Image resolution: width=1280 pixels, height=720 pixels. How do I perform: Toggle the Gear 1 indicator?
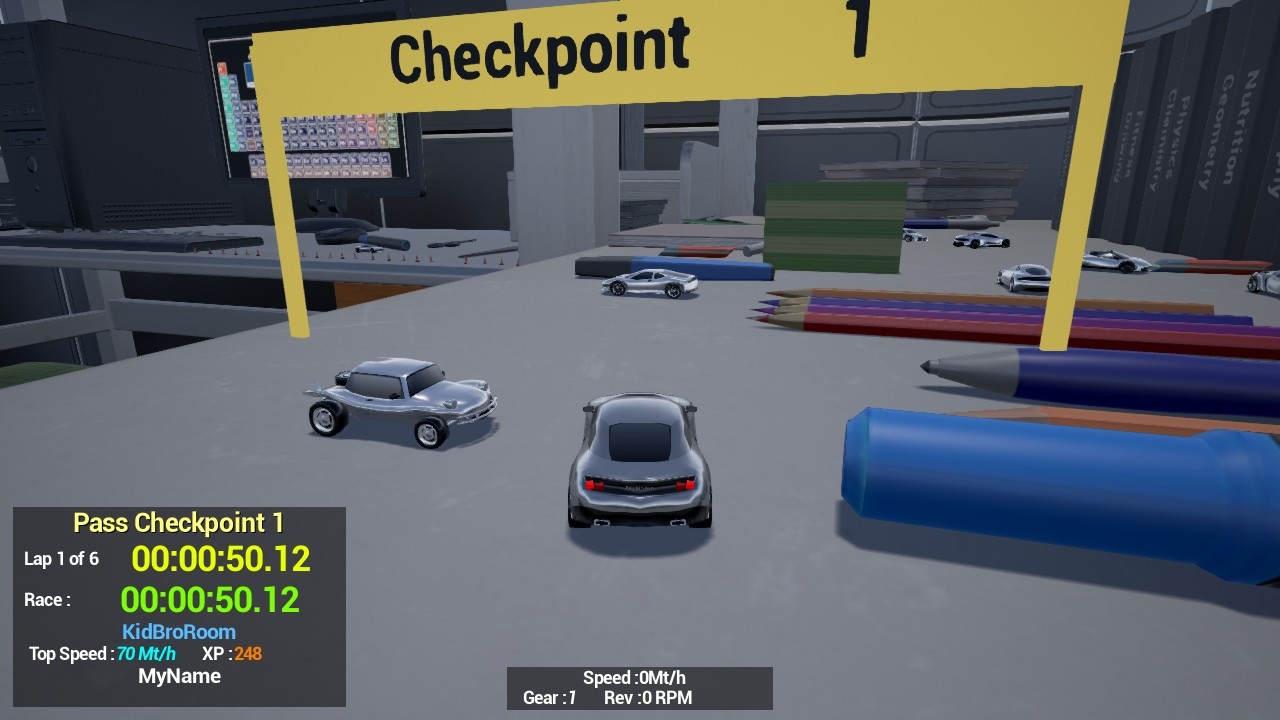click(549, 699)
